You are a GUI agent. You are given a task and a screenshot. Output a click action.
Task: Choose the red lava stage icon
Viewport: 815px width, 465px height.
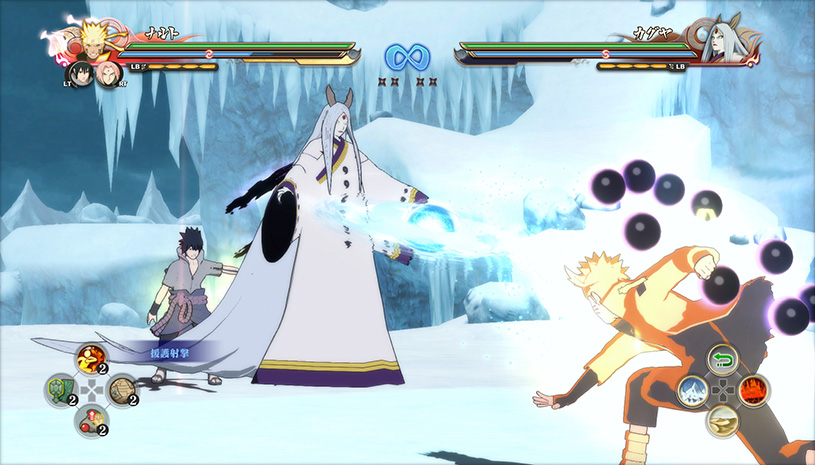[x=753, y=390]
